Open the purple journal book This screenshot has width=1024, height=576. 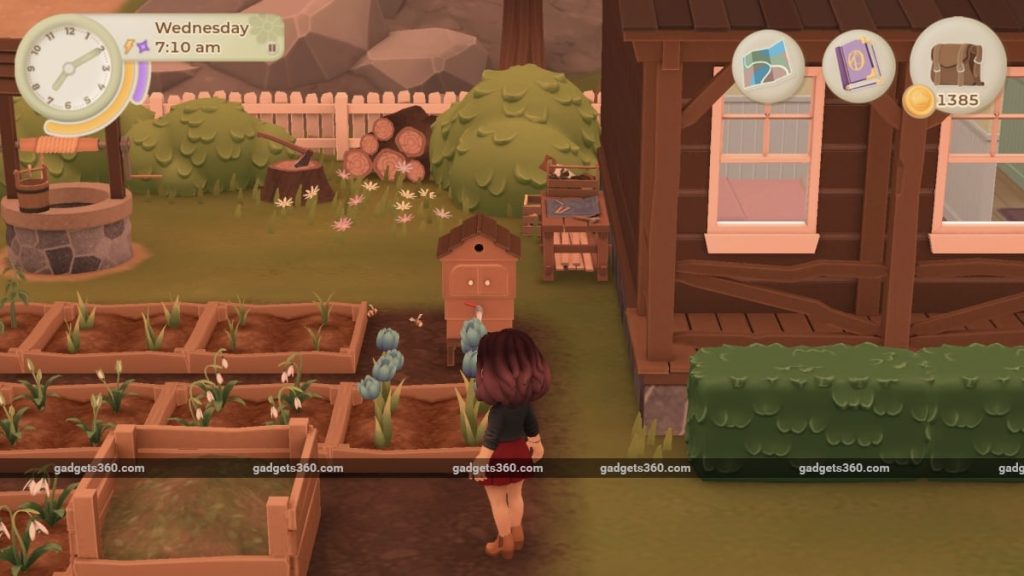tap(858, 66)
